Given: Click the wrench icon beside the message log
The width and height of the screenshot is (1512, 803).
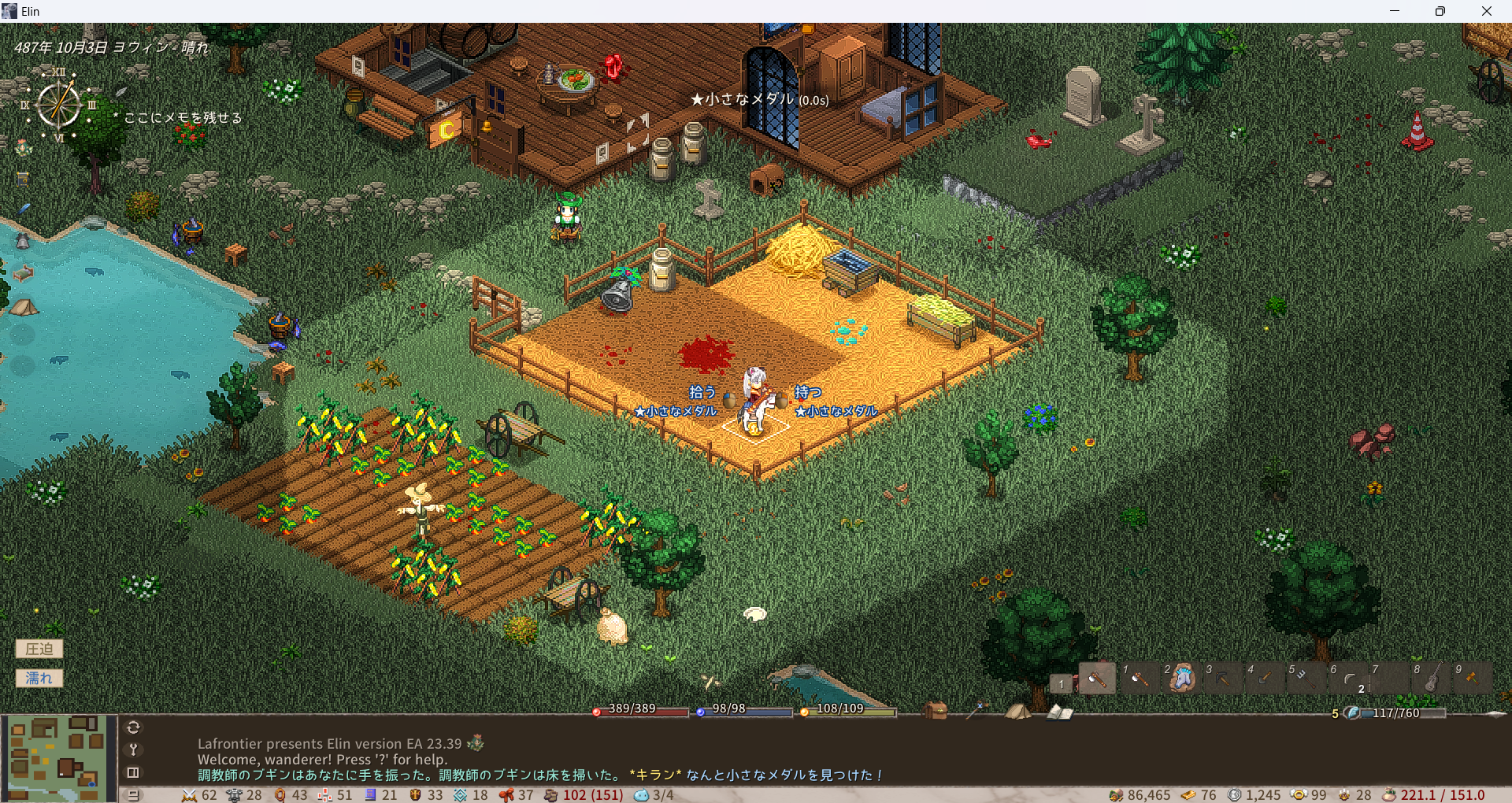Looking at the screenshot, I should (x=133, y=749).
